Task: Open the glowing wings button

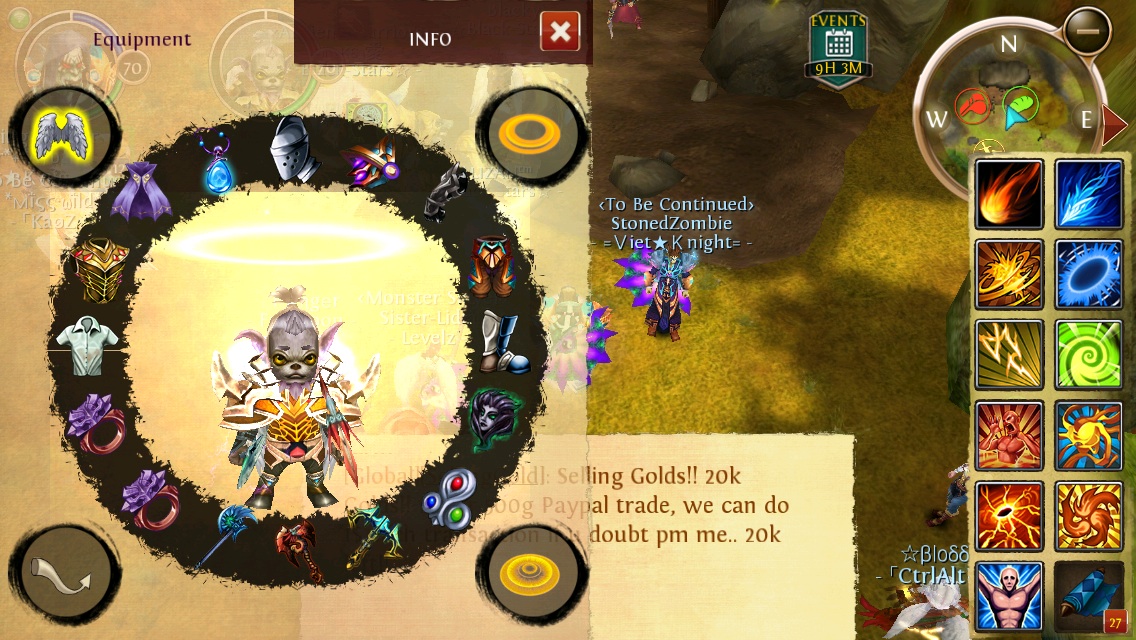Action: click(x=63, y=137)
